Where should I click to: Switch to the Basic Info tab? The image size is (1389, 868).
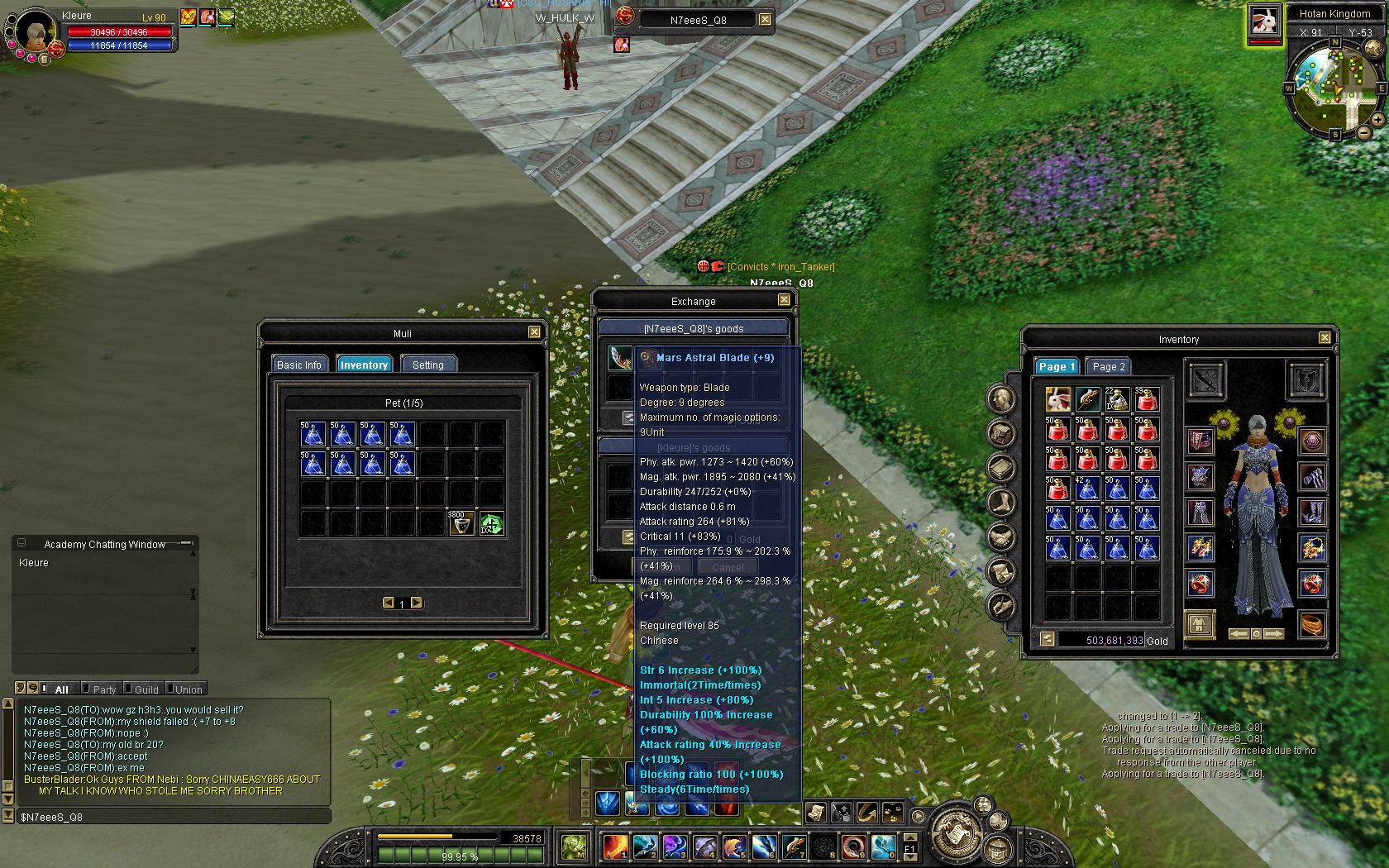point(298,365)
